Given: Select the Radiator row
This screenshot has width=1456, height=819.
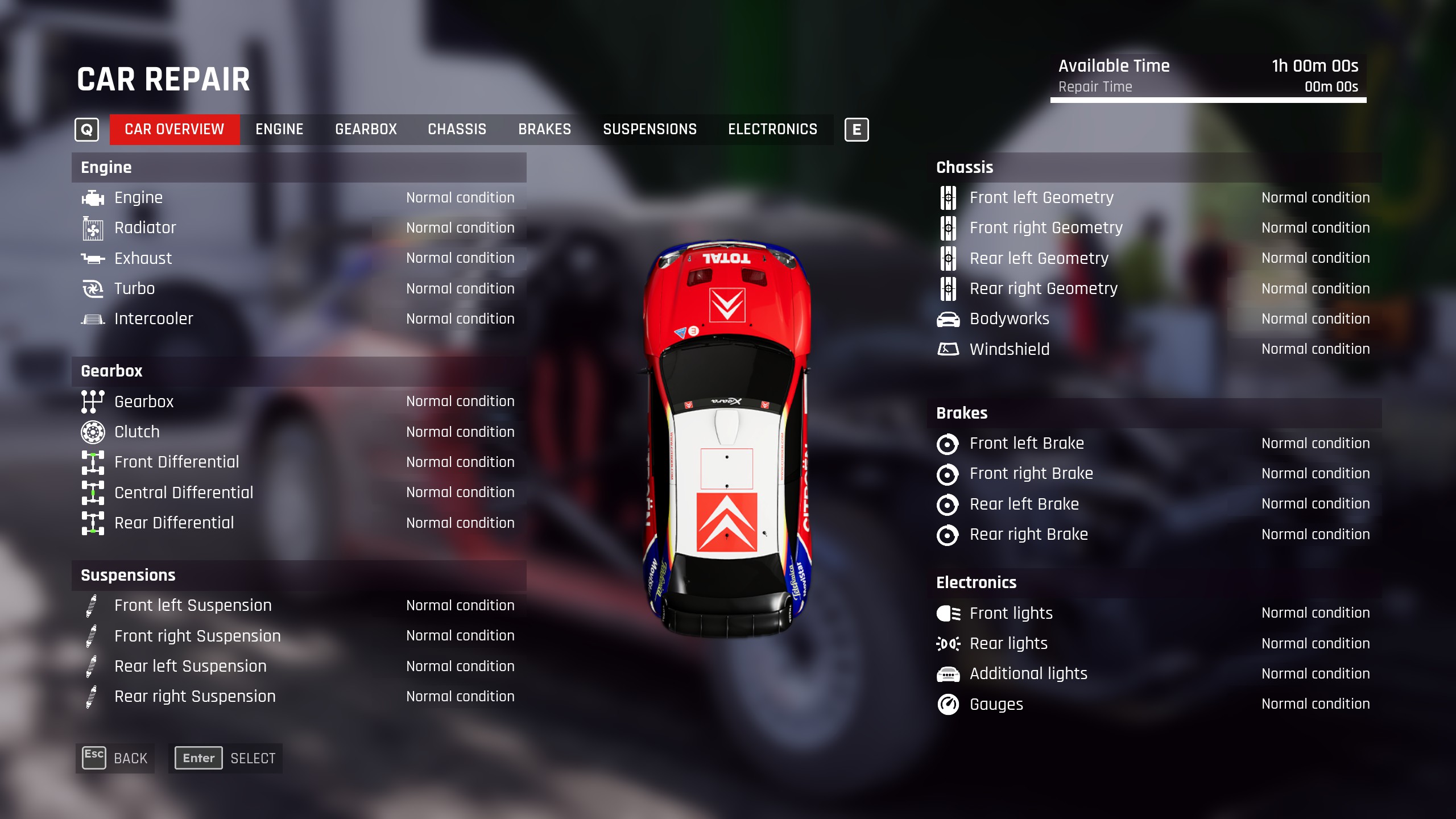Looking at the screenshot, I should click(299, 228).
